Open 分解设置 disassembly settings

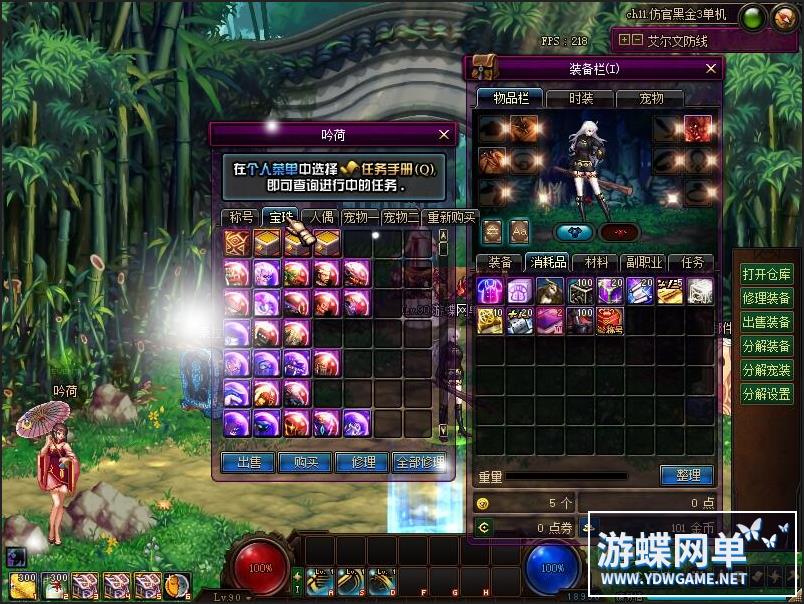767,394
